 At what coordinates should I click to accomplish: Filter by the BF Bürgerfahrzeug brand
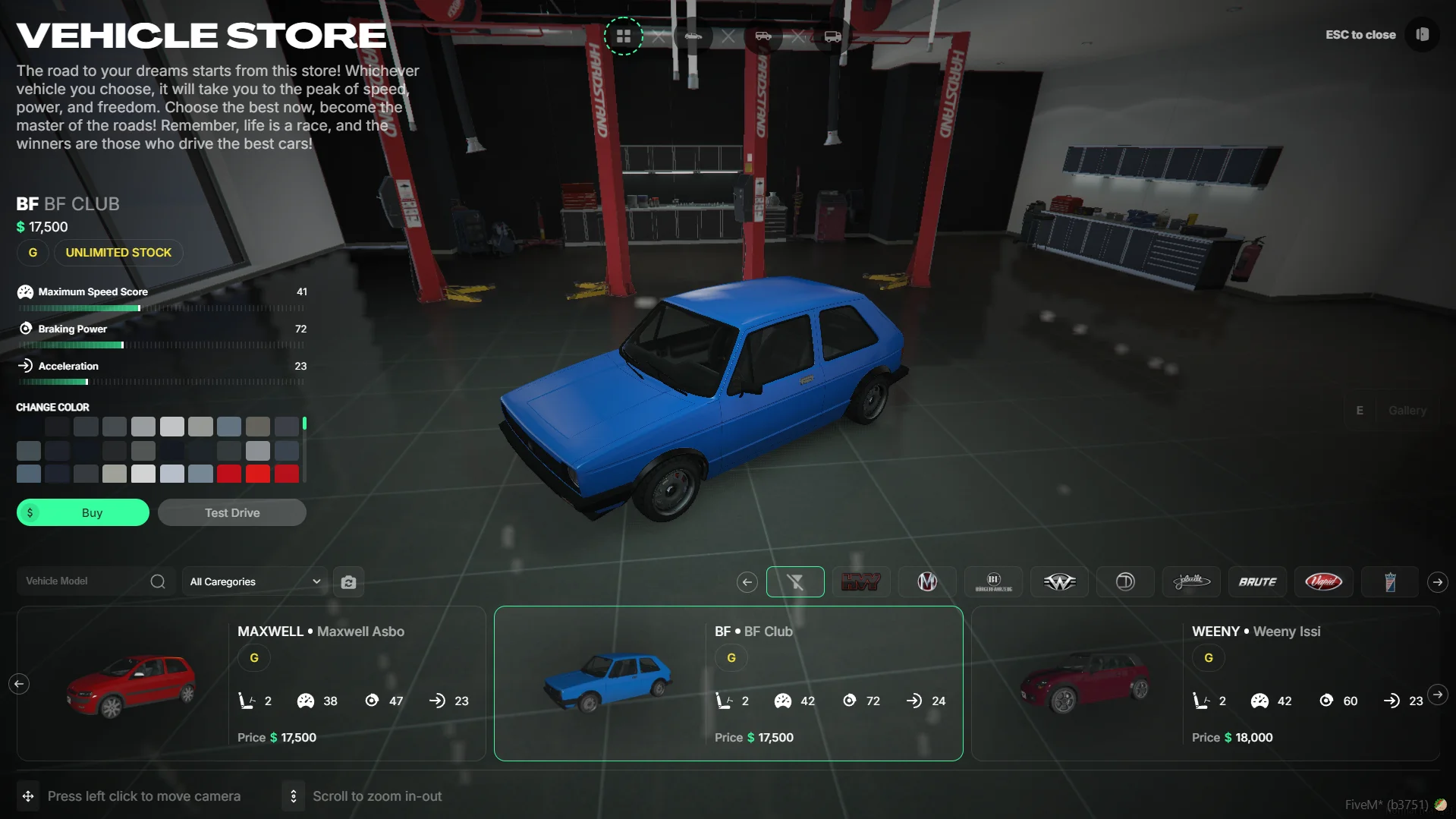coord(993,582)
